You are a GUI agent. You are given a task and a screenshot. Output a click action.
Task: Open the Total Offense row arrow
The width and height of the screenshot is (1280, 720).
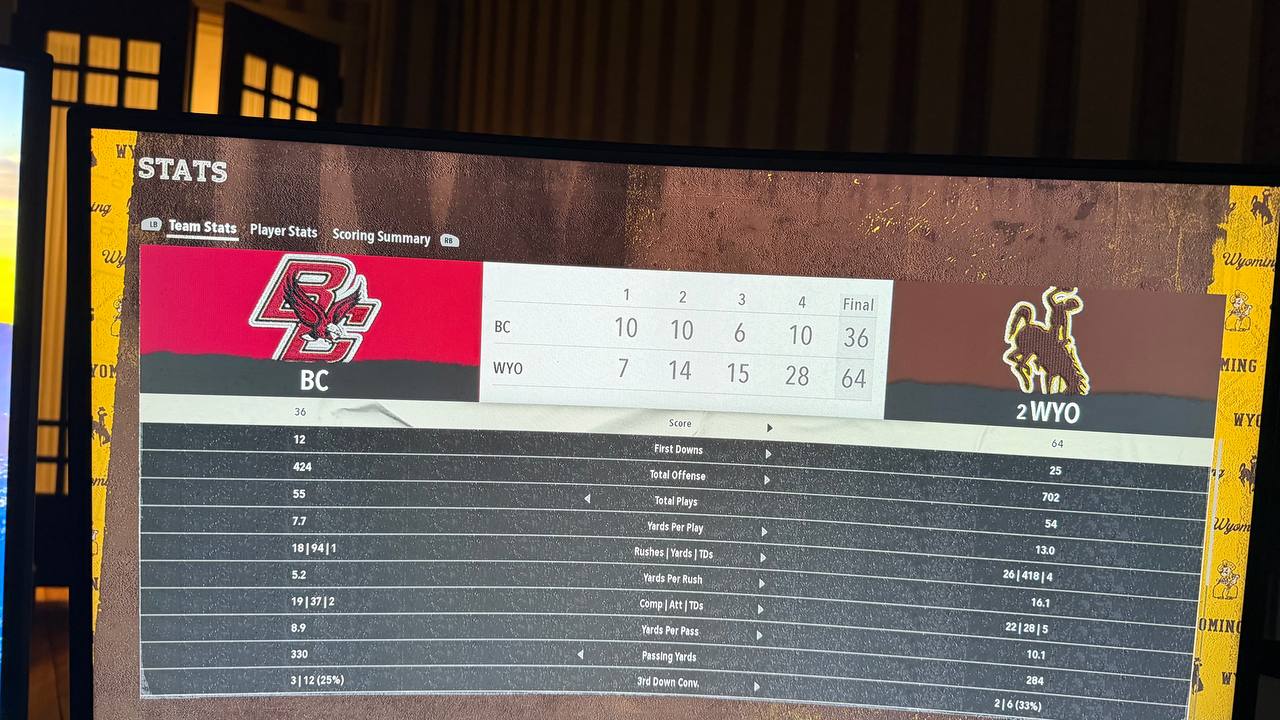click(768, 478)
